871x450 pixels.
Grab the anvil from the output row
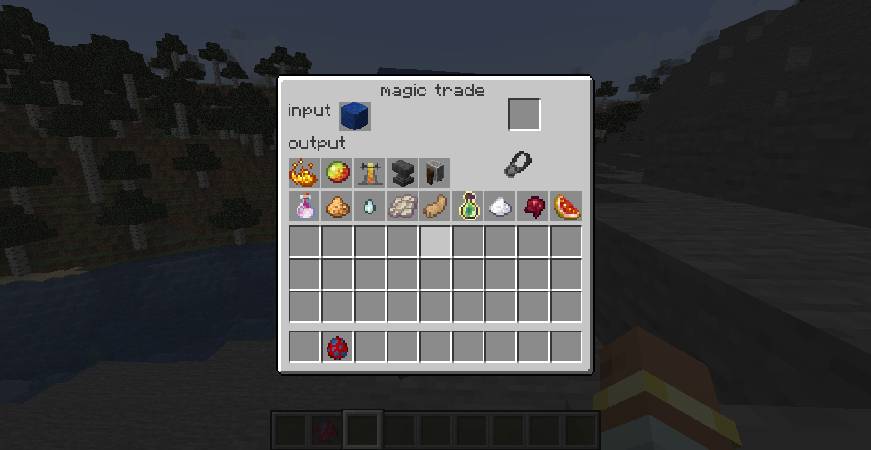coord(402,173)
